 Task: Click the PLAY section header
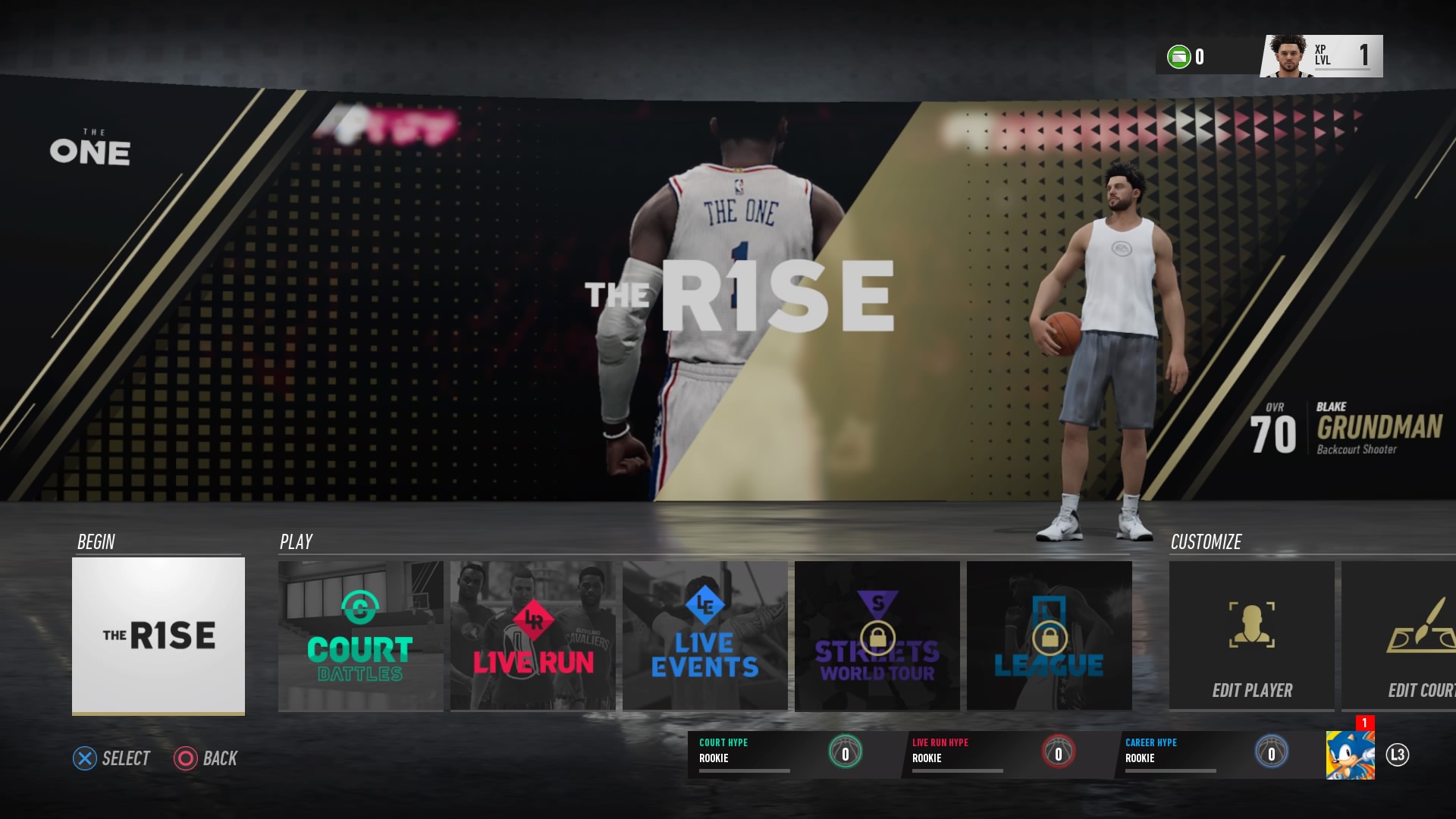tap(296, 541)
